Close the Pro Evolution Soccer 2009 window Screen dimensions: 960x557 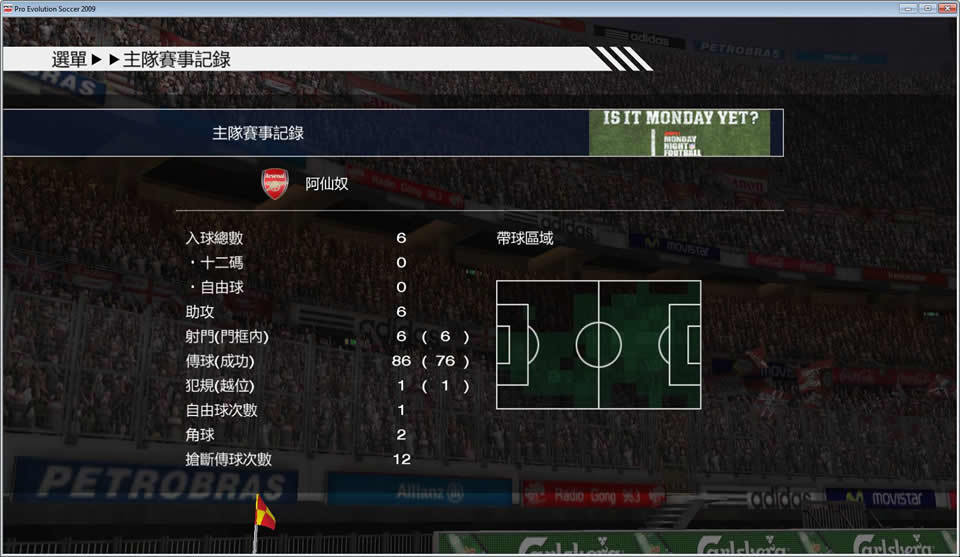pos(947,8)
